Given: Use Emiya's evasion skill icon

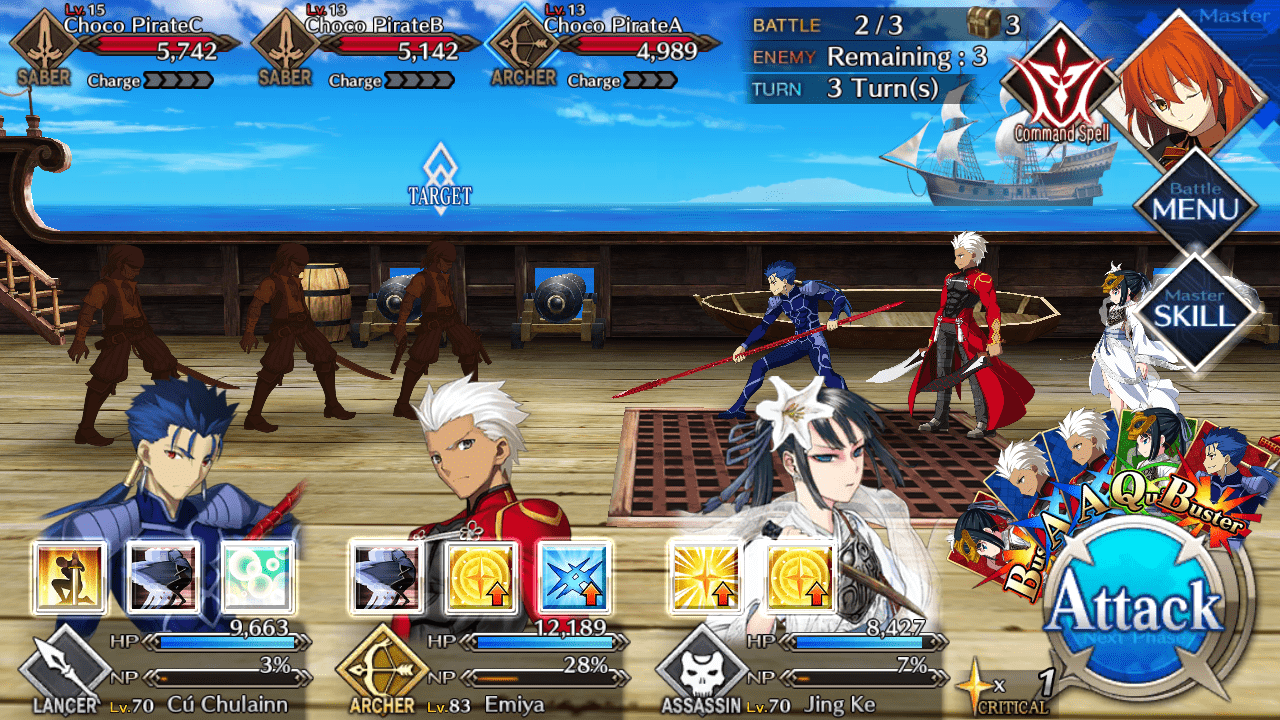Looking at the screenshot, I should 386,576.
